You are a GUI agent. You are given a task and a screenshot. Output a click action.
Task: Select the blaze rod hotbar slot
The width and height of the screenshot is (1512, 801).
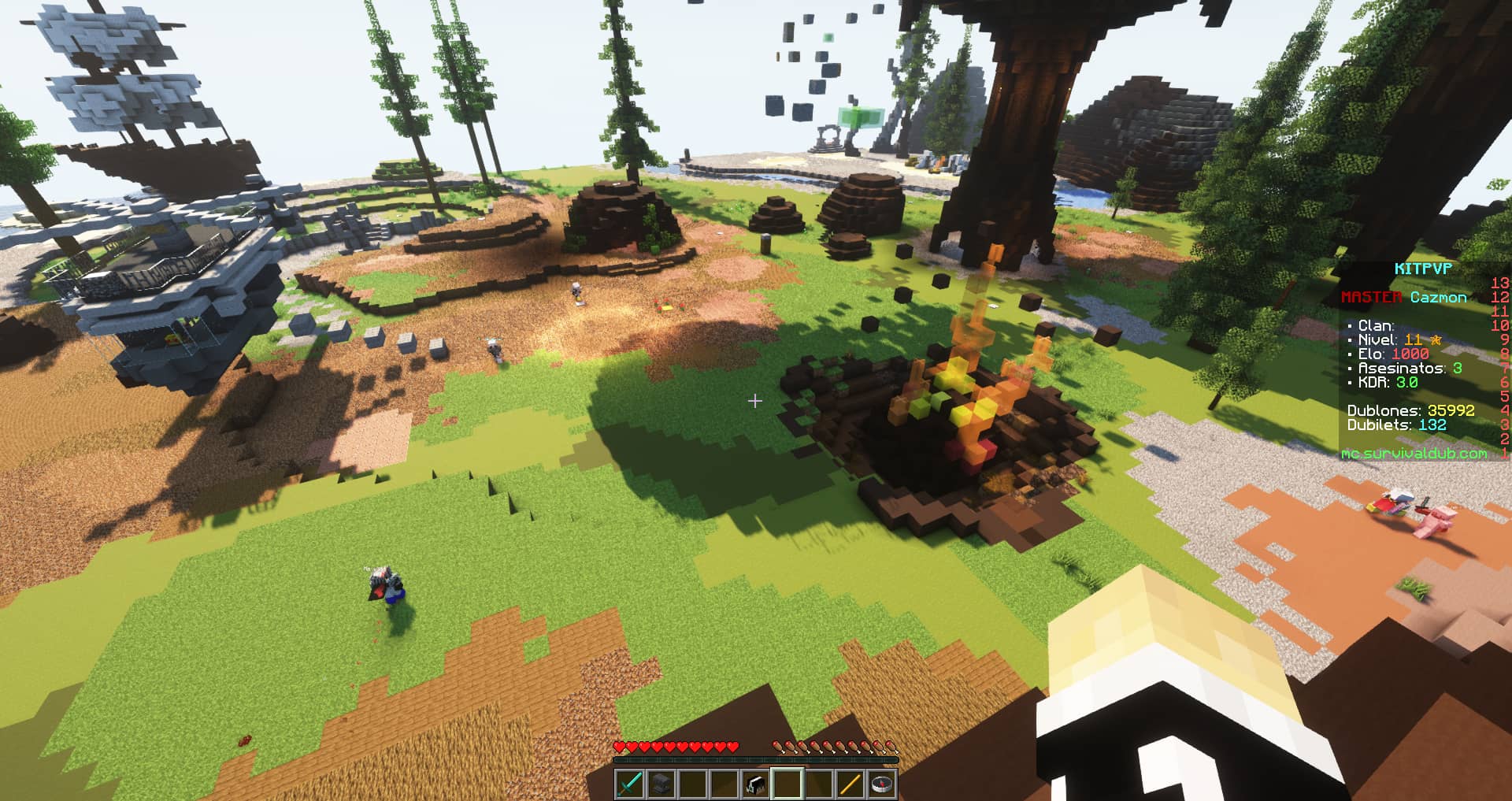850,784
